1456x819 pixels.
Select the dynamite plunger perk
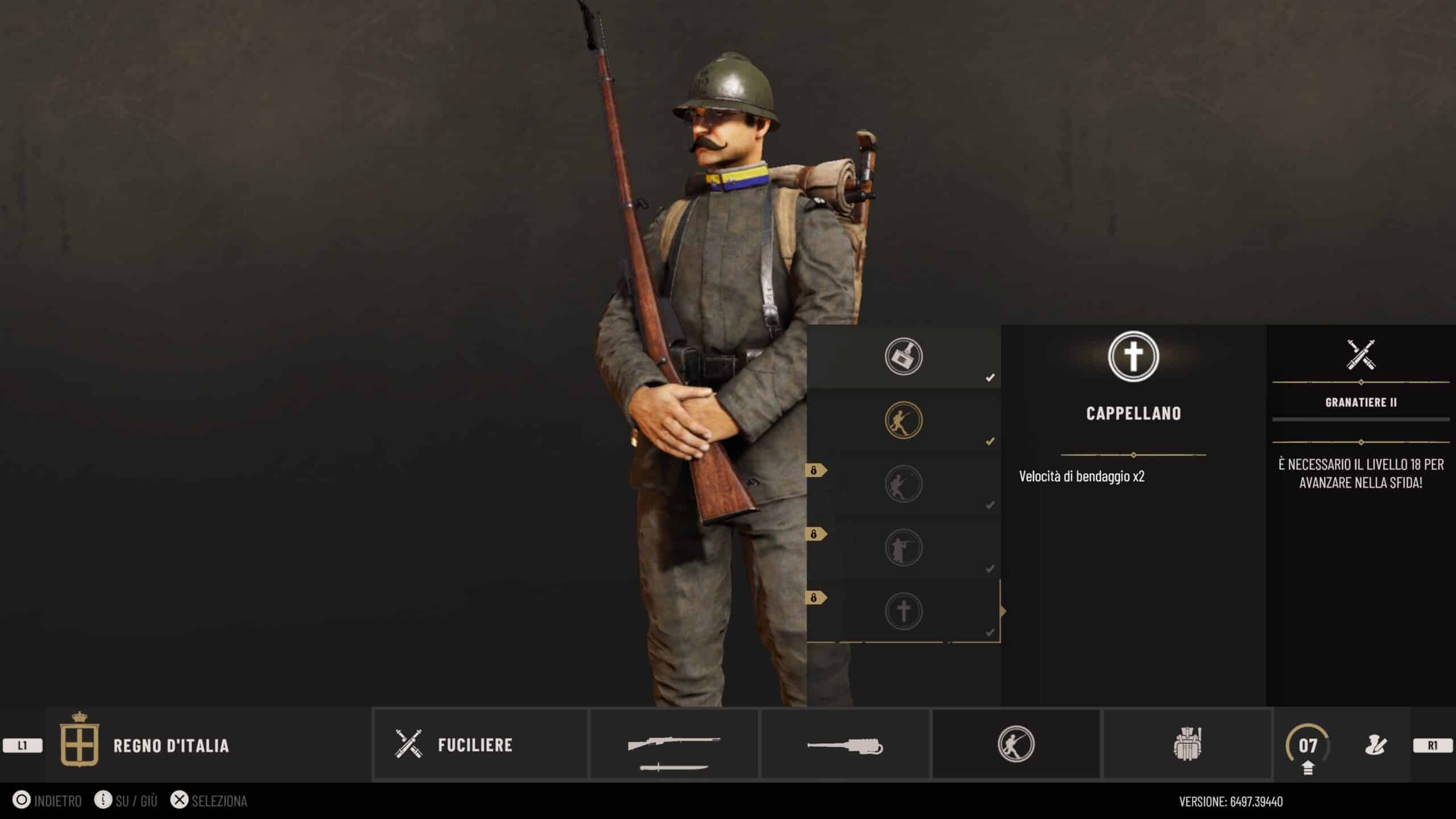click(903, 357)
